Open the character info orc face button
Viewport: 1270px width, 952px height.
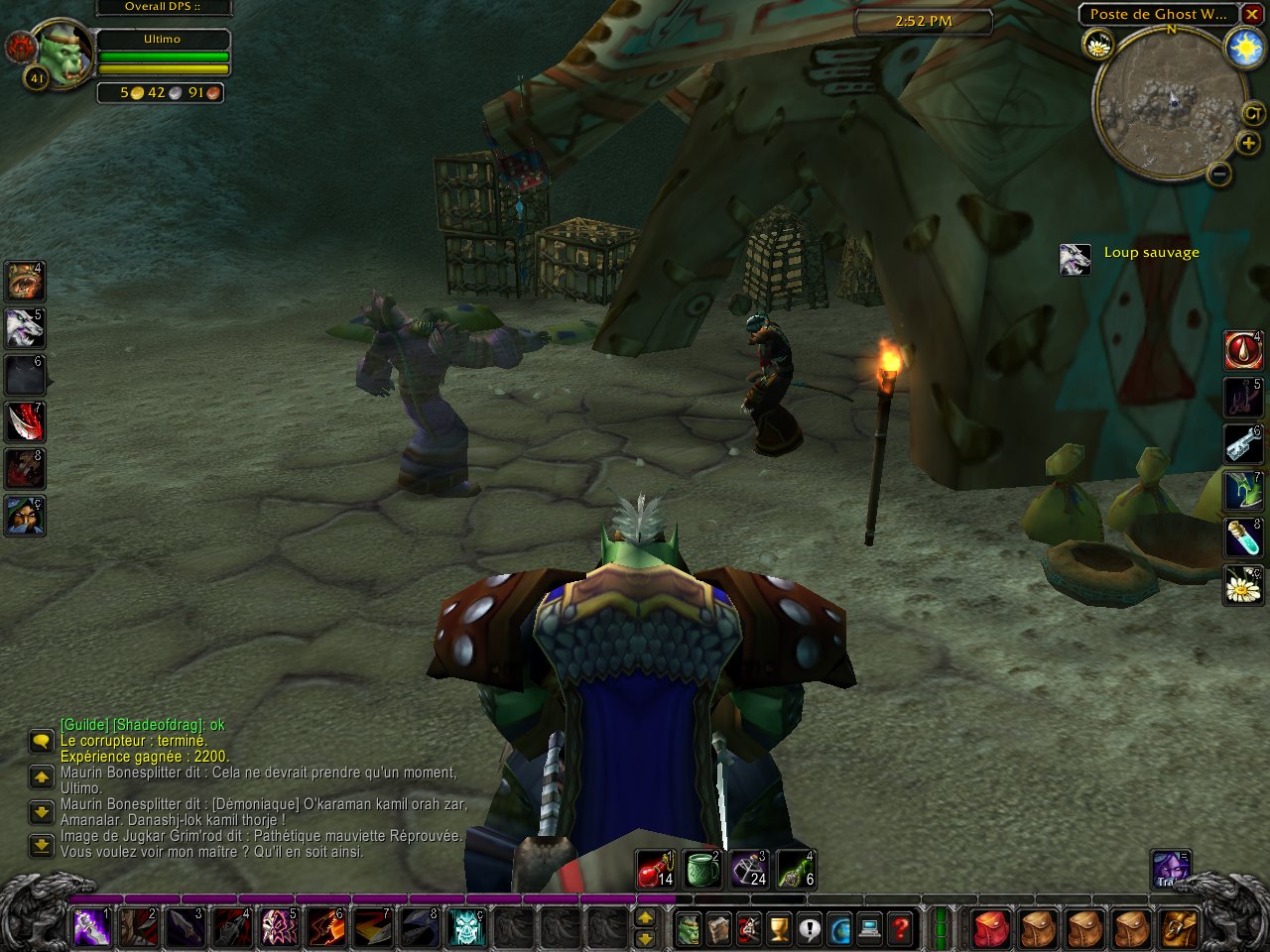[x=688, y=929]
